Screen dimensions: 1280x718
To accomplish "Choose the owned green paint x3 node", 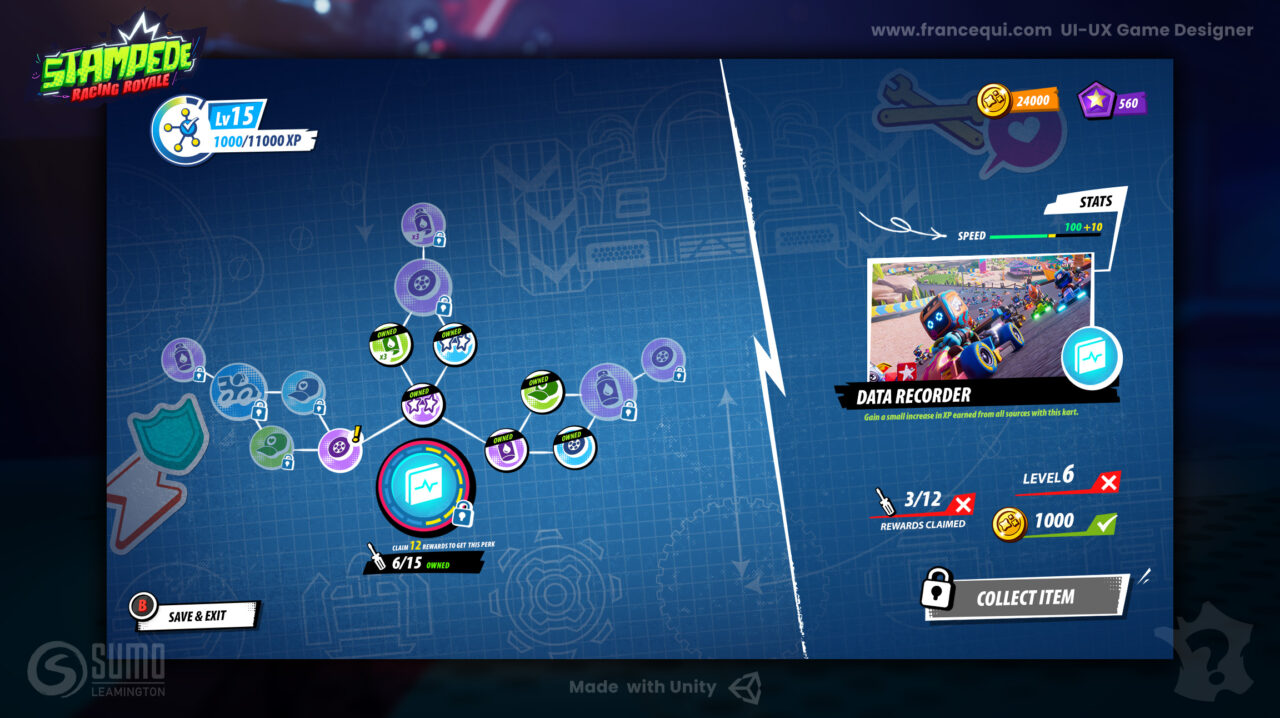I will (390, 344).
